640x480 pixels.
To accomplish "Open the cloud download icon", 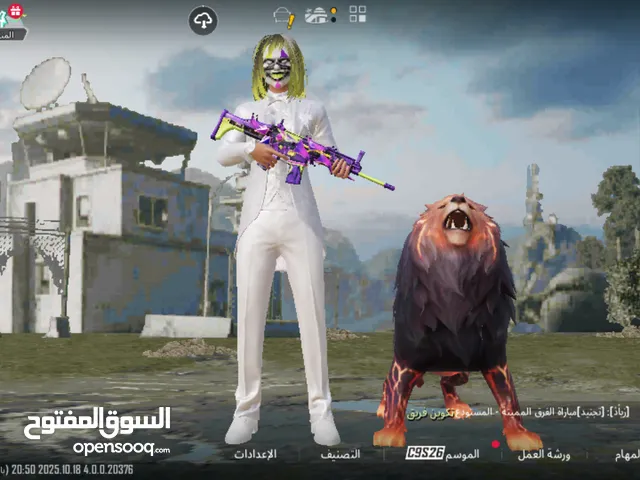I will coord(203,20).
